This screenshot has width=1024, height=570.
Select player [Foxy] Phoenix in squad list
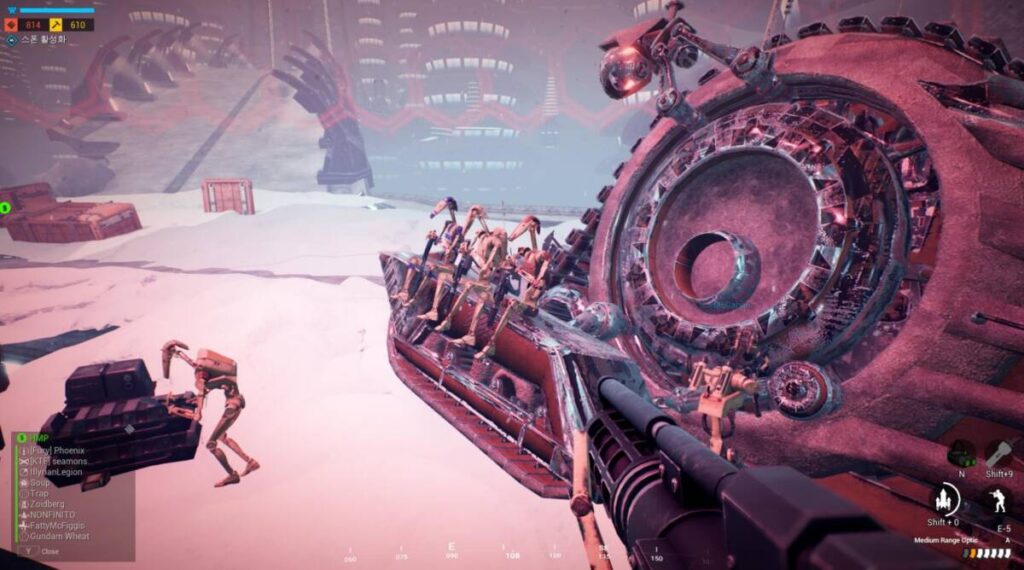[x=56, y=451]
